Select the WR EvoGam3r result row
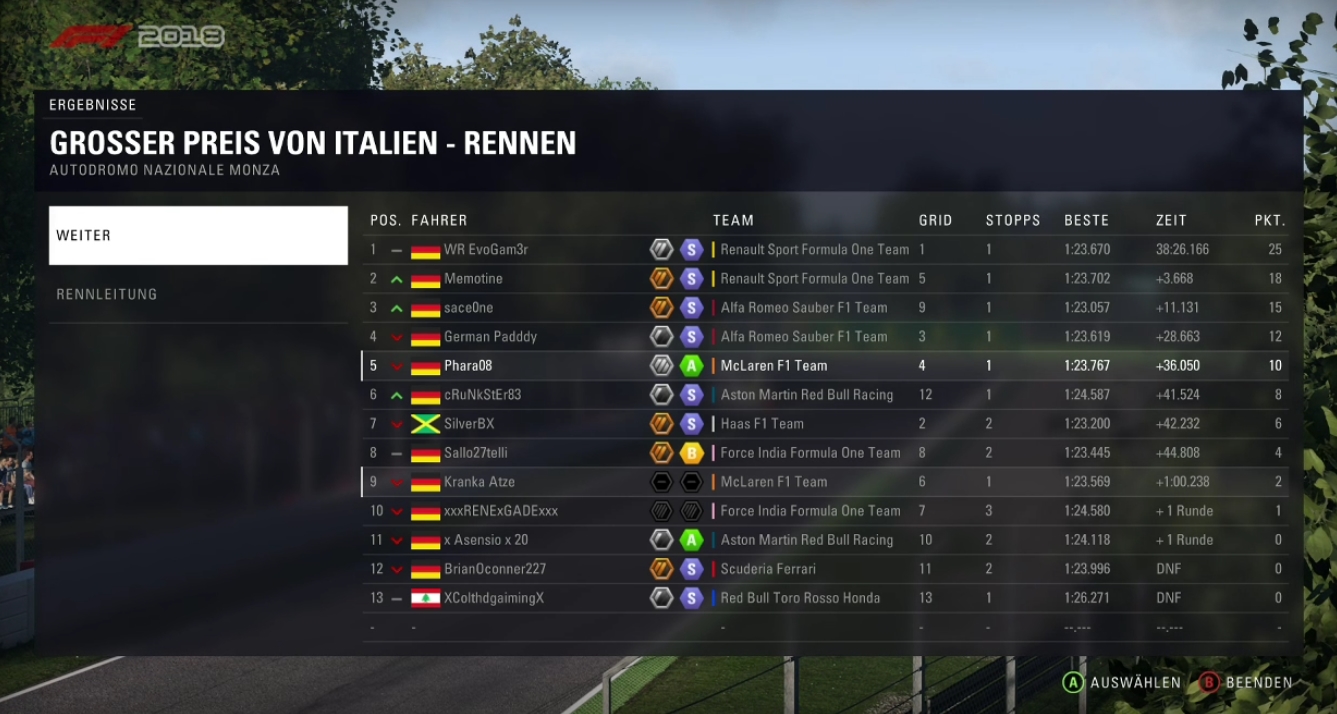This screenshot has height=714, width=1337. [825, 250]
